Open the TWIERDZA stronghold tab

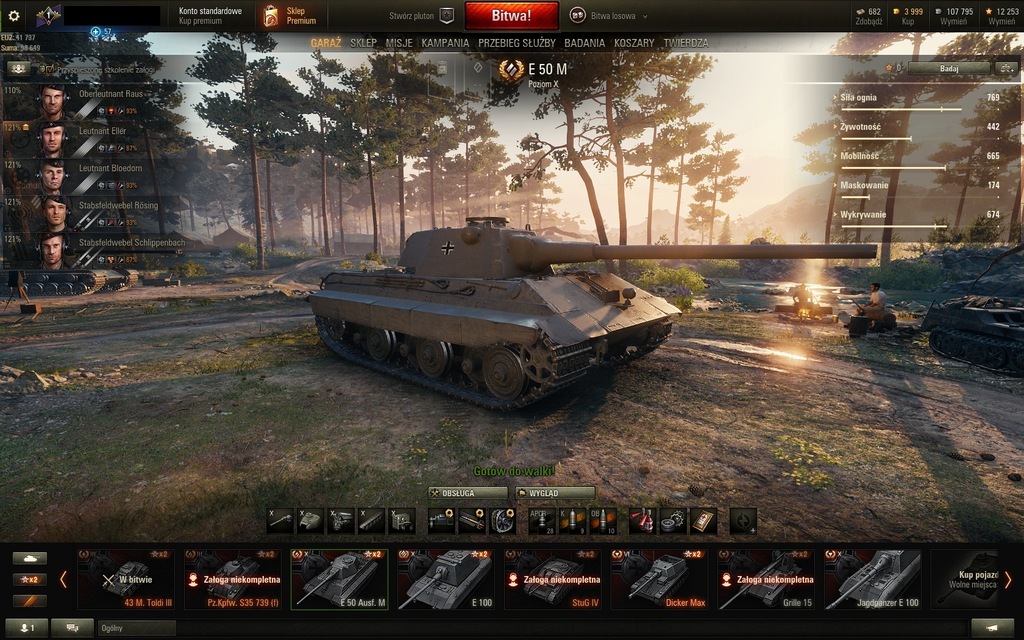[686, 44]
